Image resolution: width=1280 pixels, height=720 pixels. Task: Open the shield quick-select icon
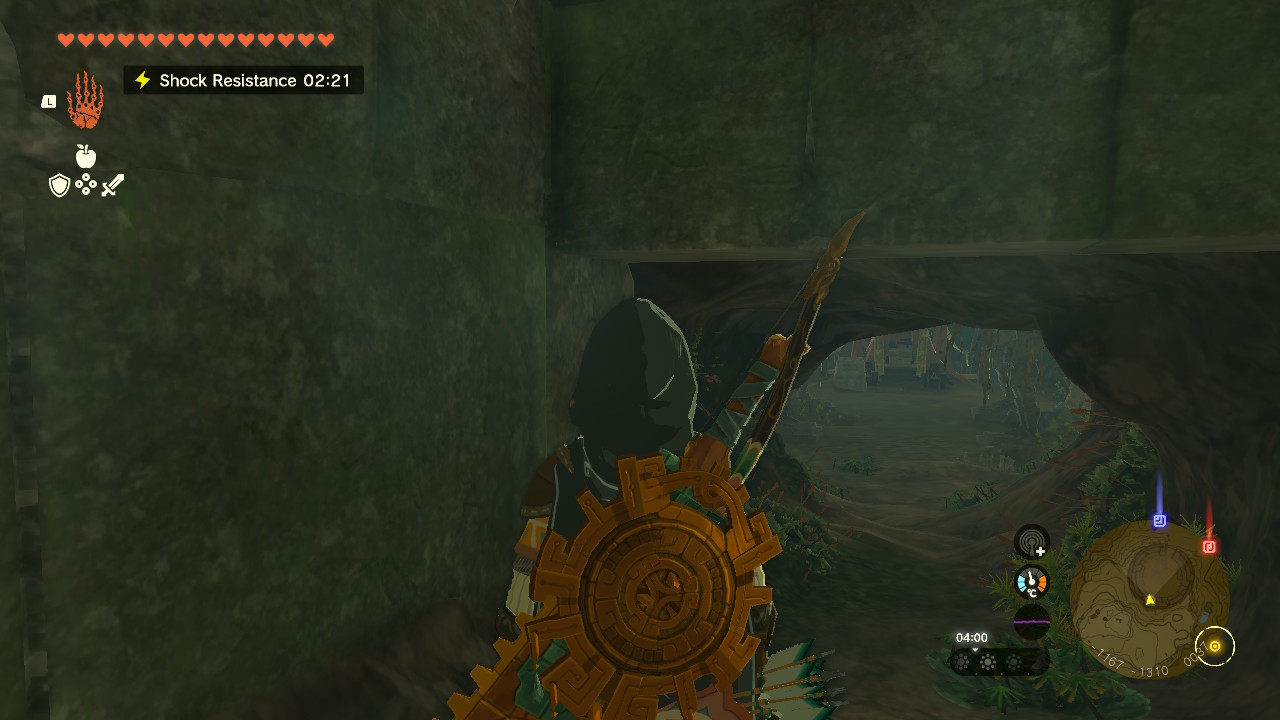pyautogui.click(x=60, y=185)
